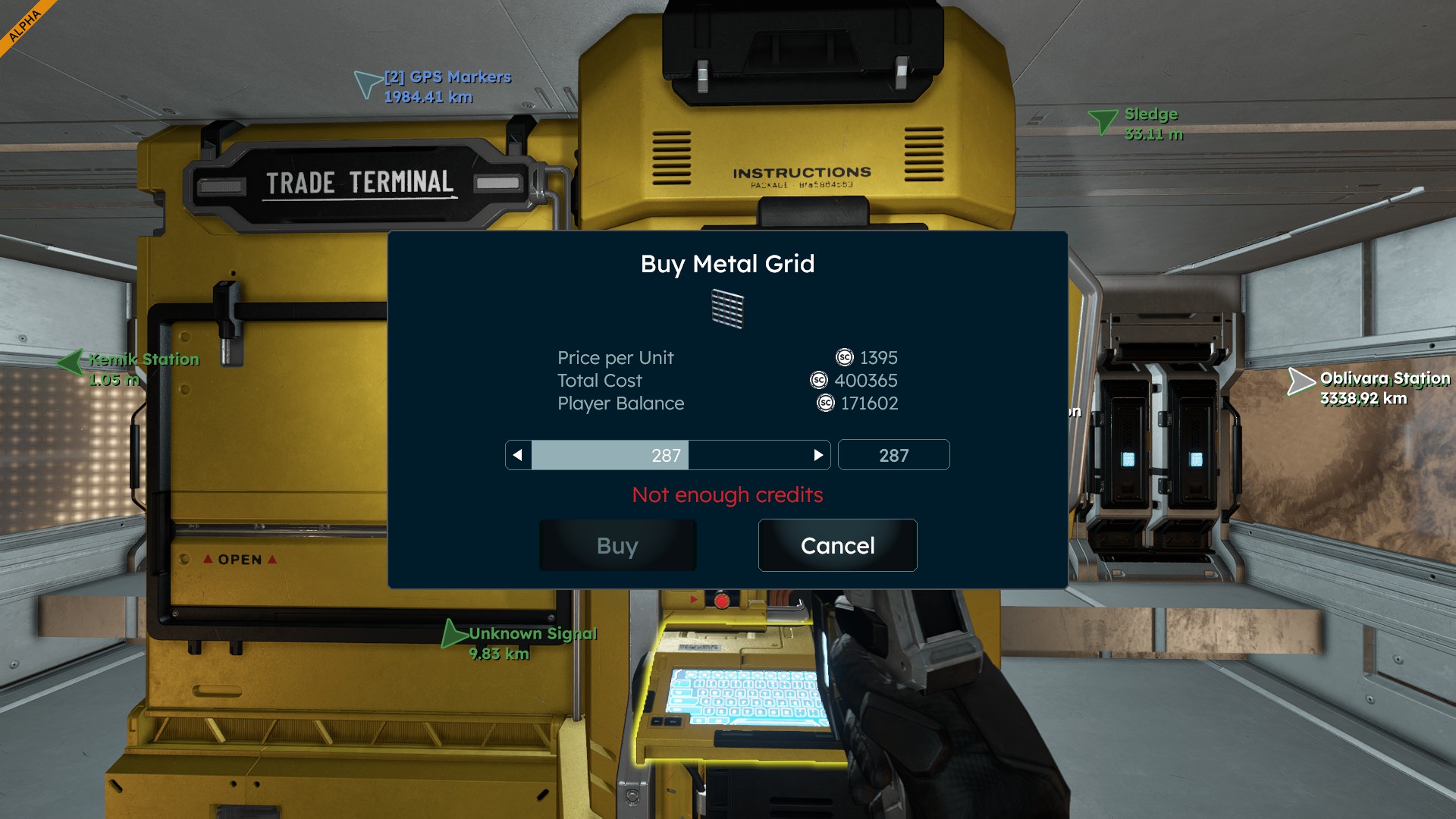This screenshot has width=1456, height=819.
Task: Select the quantity input field showing 287
Action: [x=893, y=455]
